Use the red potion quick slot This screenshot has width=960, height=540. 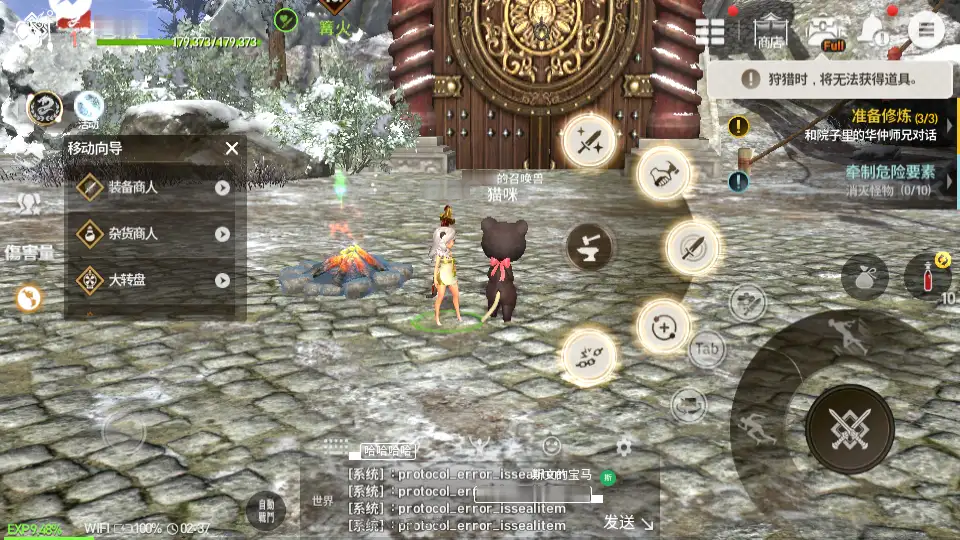click(x=926, y=277)
